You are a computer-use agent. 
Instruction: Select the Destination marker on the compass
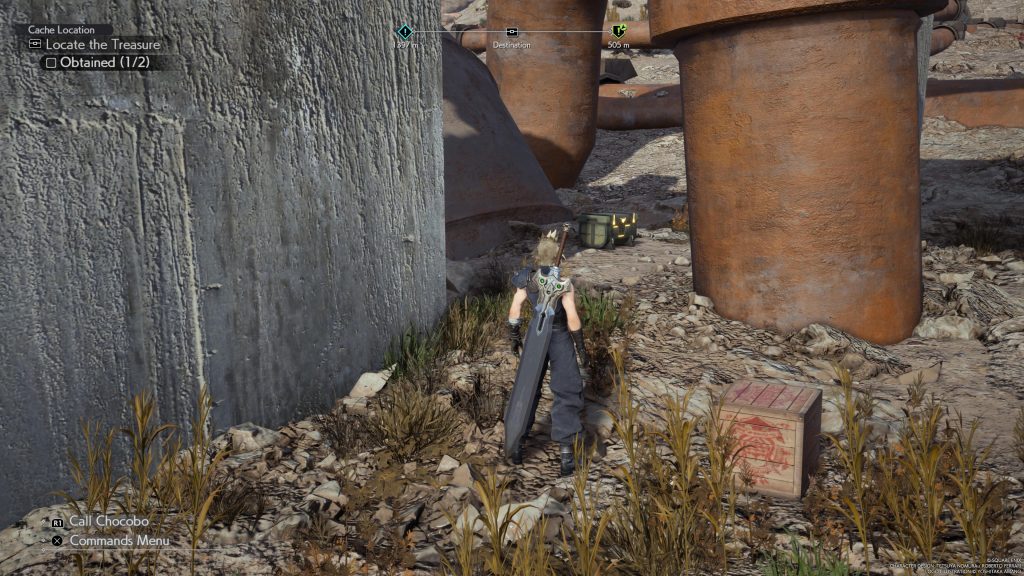[x=511, y=32]
